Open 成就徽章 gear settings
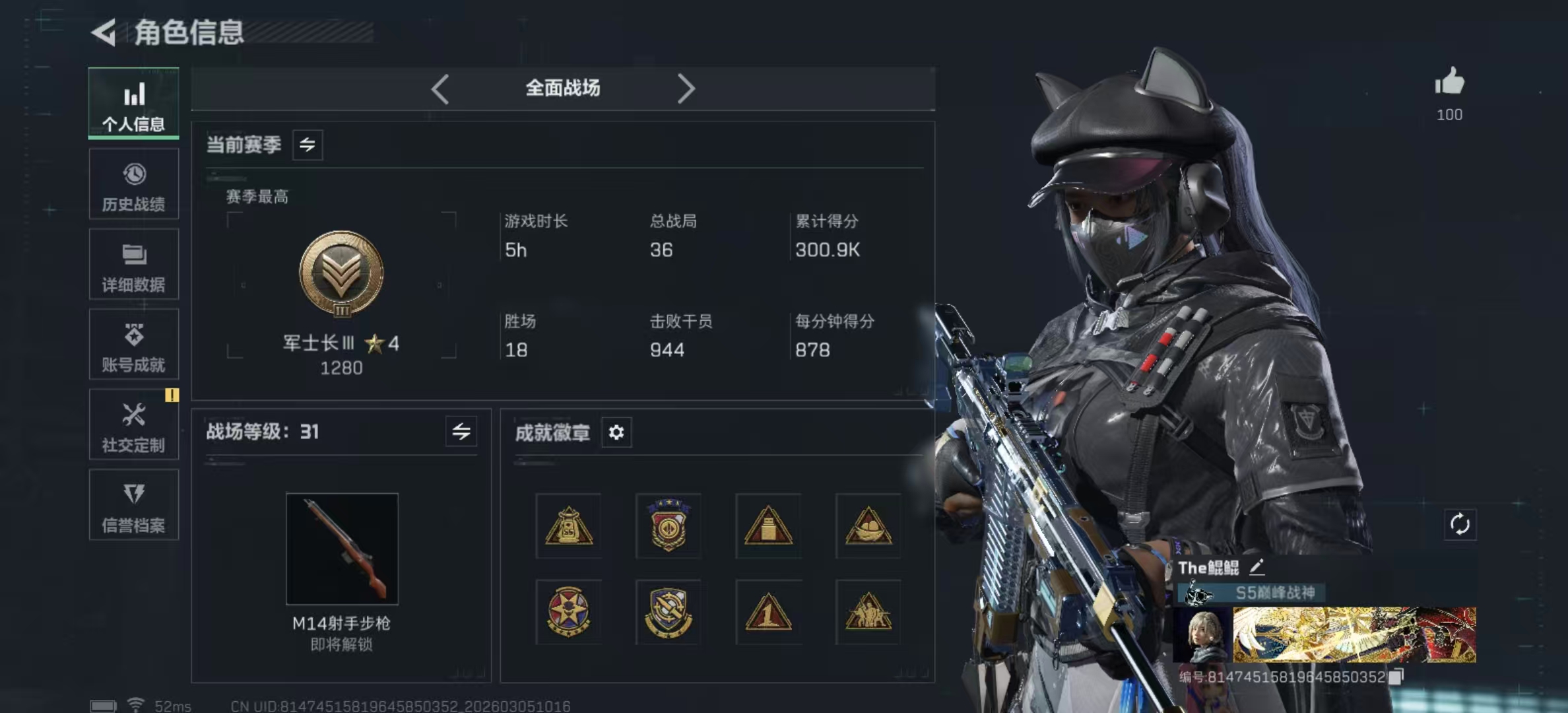This screenshot has width=1568, height=713. [616, 432]
